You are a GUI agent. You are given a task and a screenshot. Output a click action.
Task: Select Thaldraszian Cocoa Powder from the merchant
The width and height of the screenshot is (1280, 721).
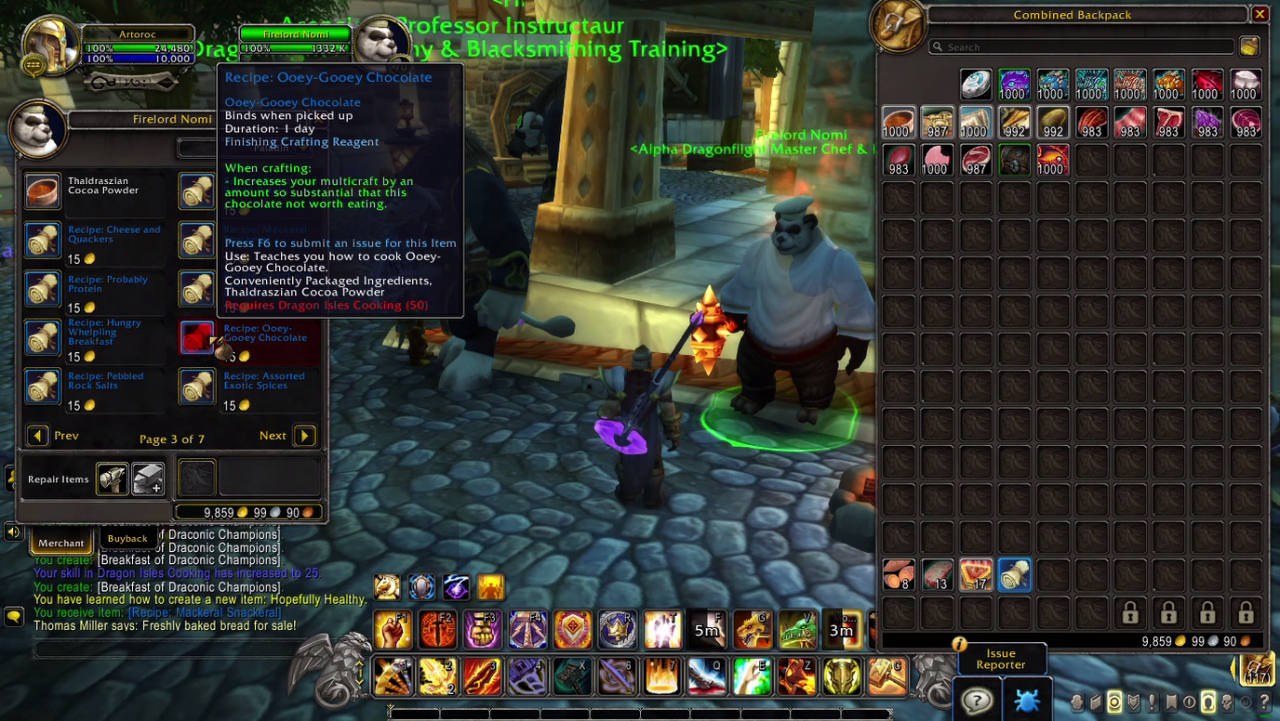[x=43, y=191]
